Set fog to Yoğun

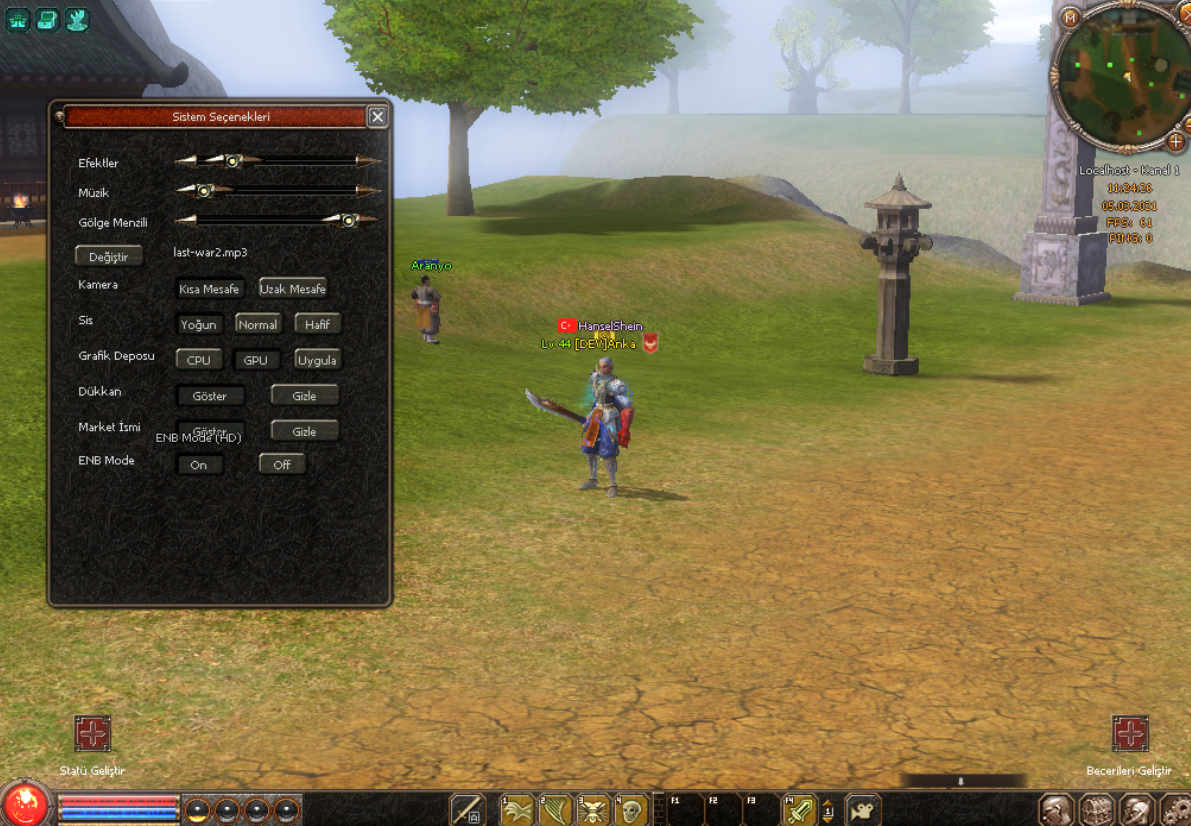click(198, 324)
